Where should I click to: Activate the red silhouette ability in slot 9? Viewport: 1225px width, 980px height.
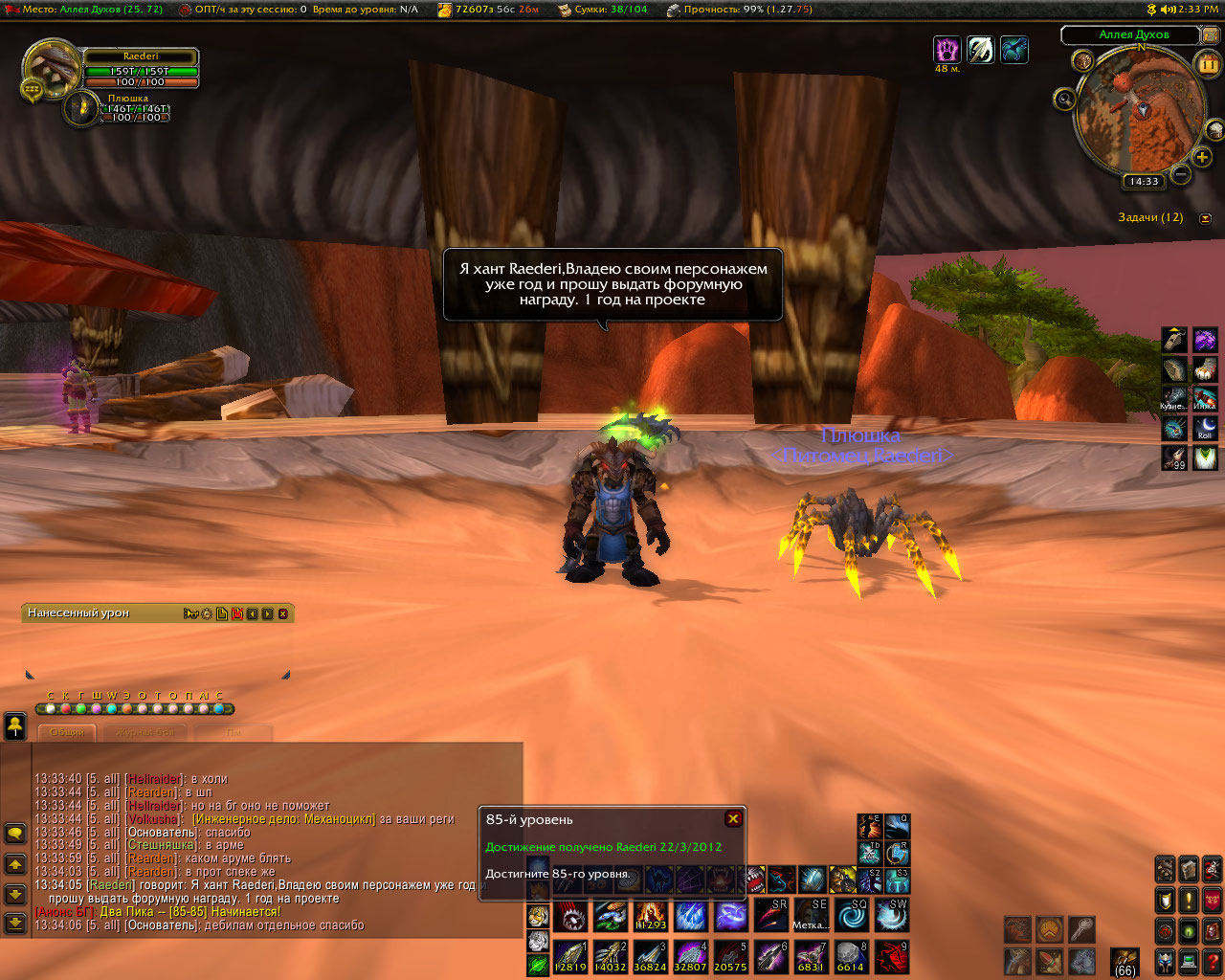tap(890, 956)
